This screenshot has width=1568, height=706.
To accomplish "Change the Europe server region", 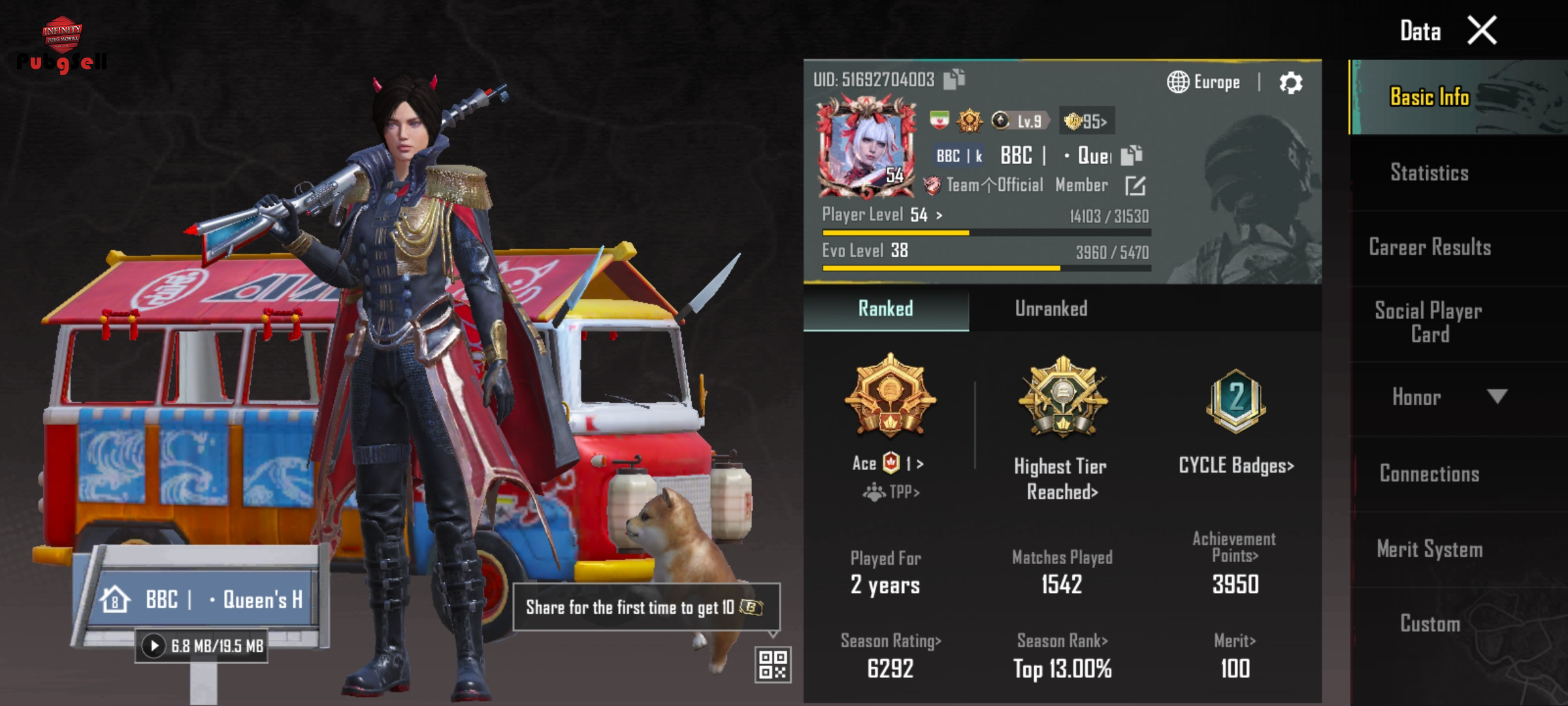I will point(1203,82).
